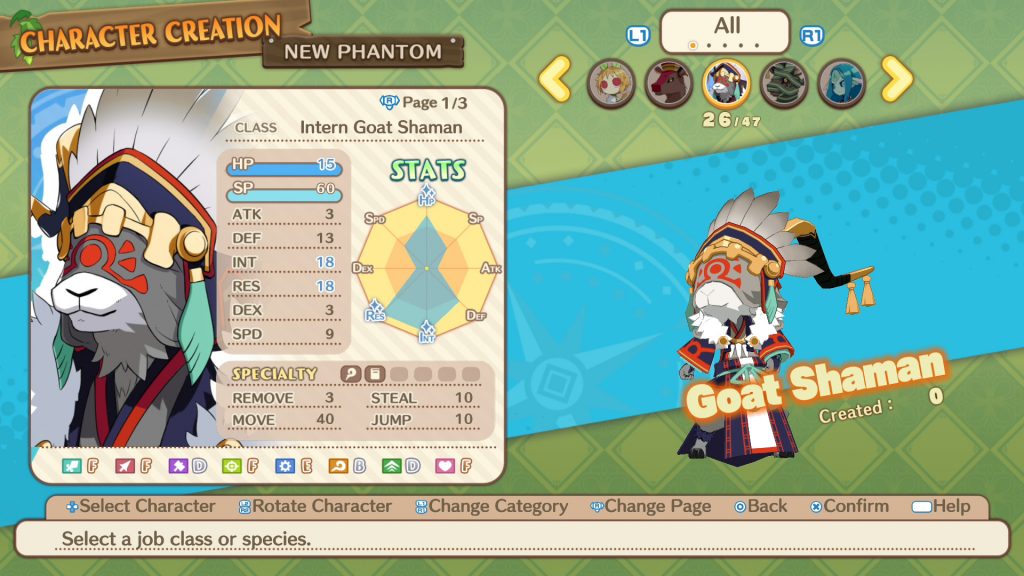Click the red sword proficiency icon

point(124,466)
